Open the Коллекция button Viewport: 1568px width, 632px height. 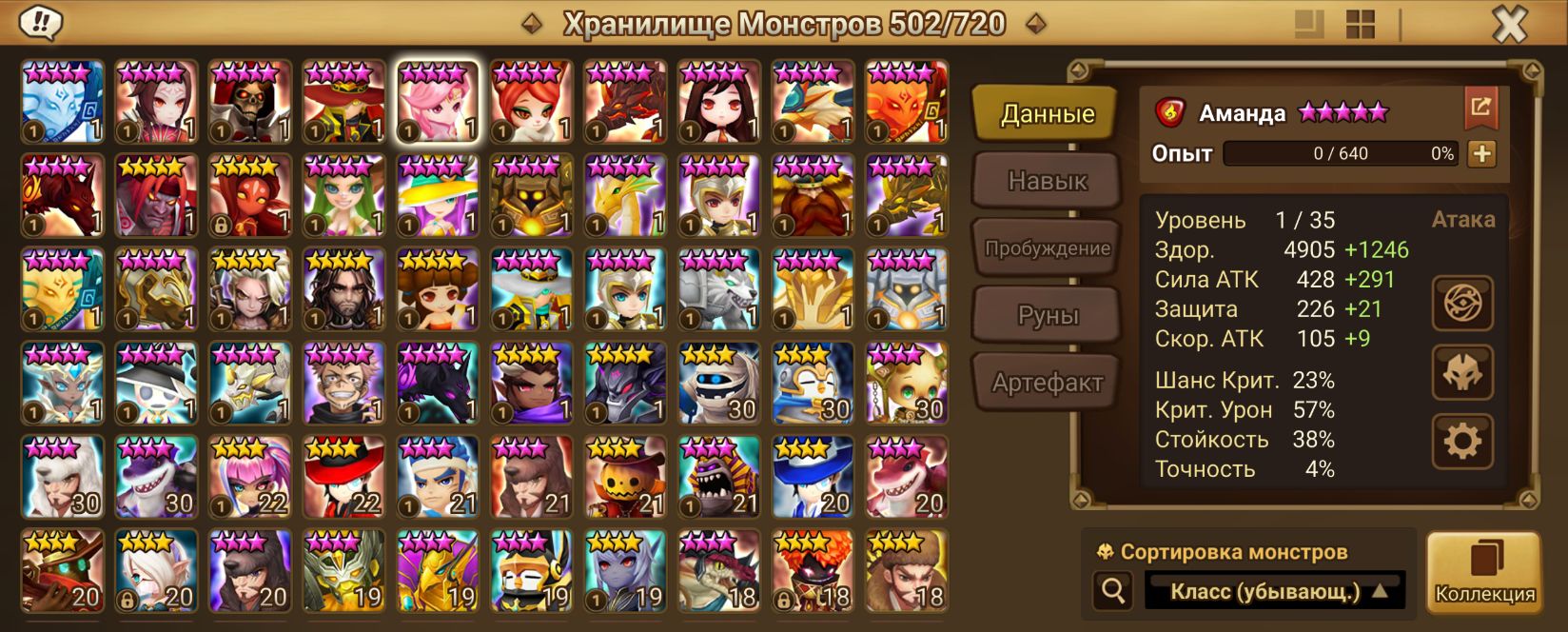point(1484,571)
